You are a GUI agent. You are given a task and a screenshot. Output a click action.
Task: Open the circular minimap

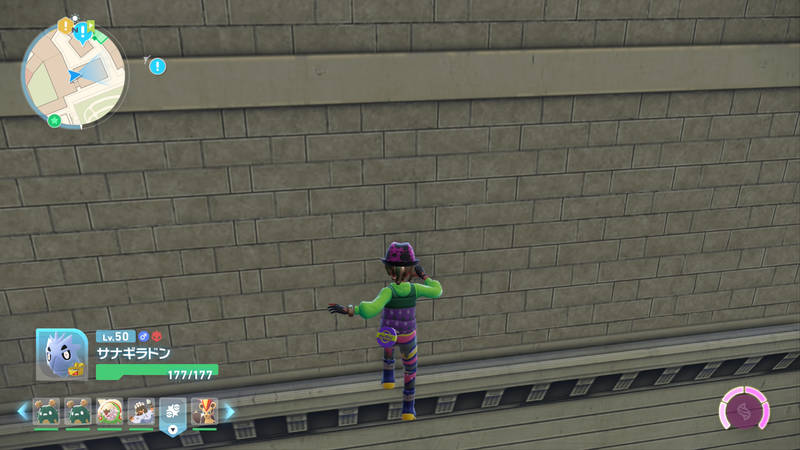click(x=75, y=75)
